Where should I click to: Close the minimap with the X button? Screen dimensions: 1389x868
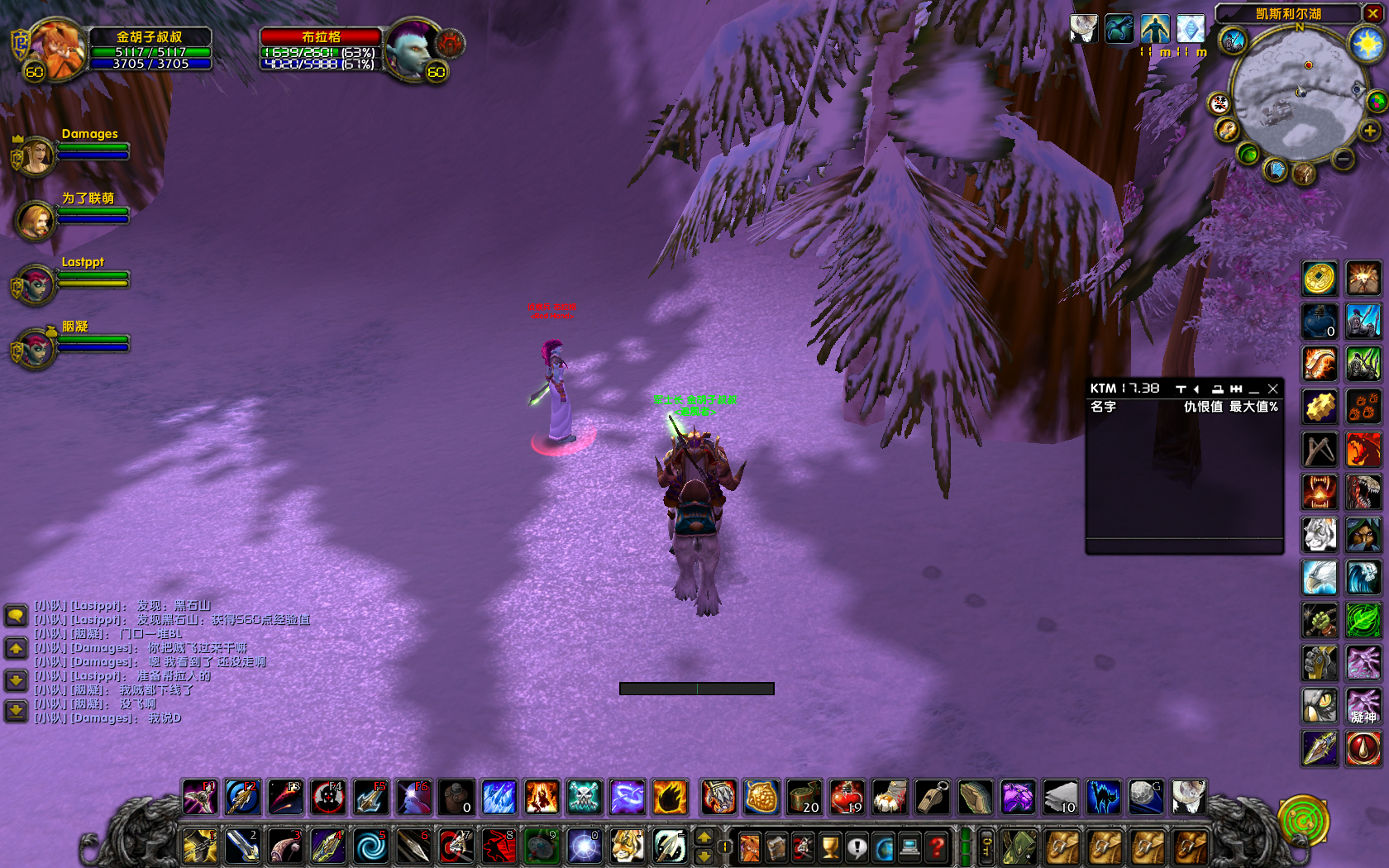click(1372, 13)
